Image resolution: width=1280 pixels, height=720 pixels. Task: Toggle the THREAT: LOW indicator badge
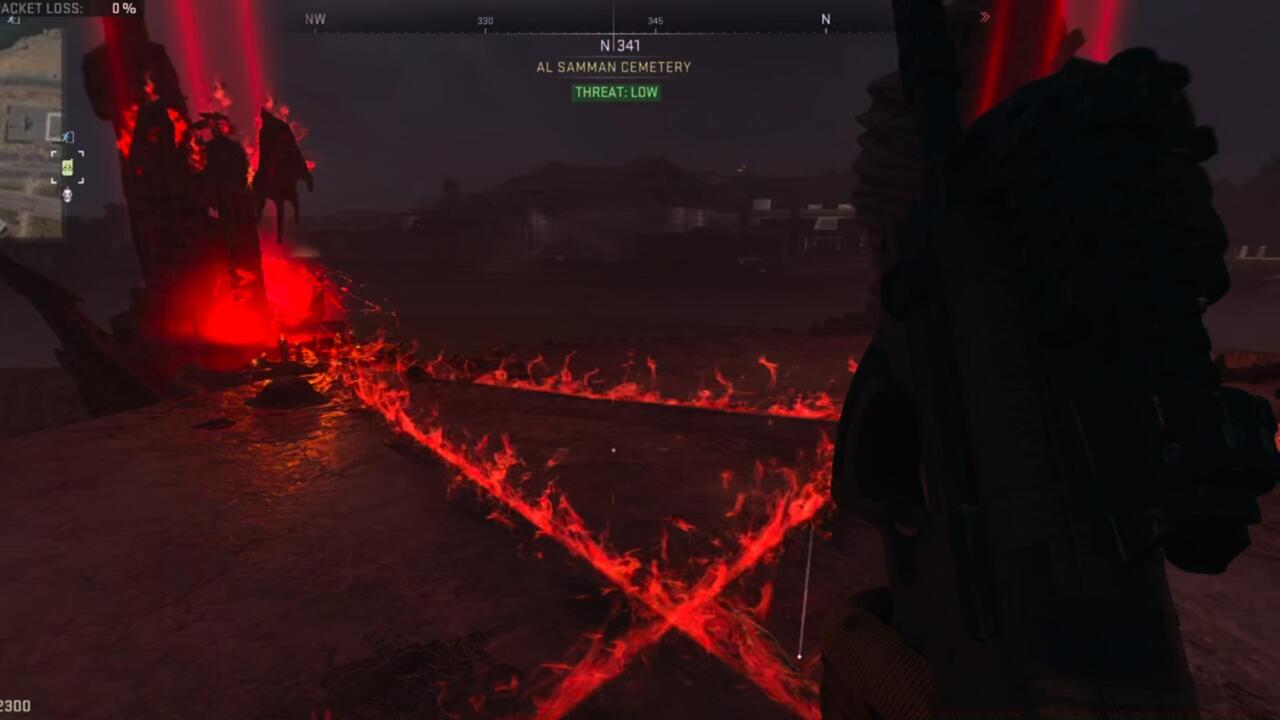(614, 92)
